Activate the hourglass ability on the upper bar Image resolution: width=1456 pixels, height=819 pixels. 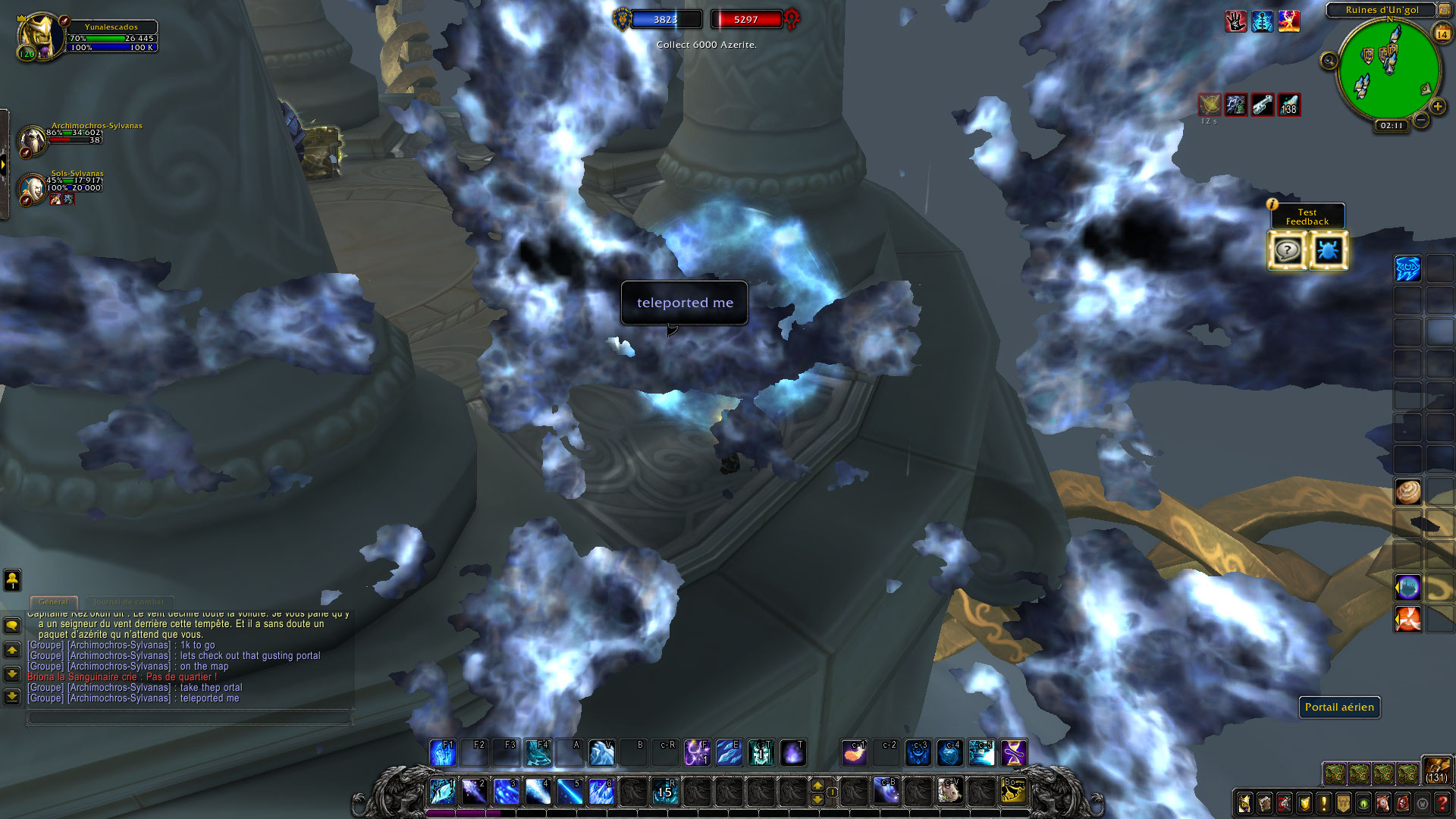[x=1014, y=753]
